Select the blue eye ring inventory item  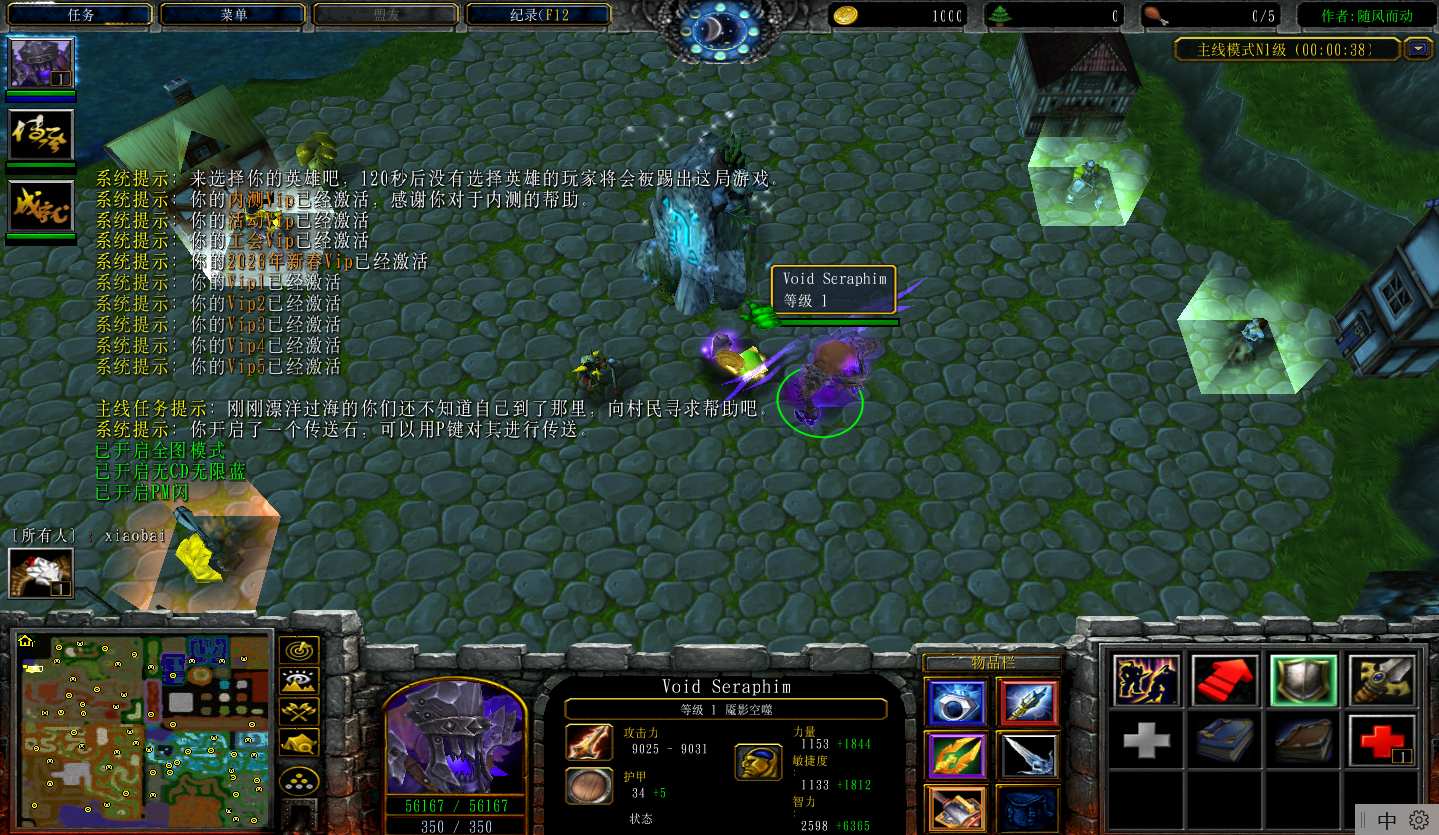point(956,703)
